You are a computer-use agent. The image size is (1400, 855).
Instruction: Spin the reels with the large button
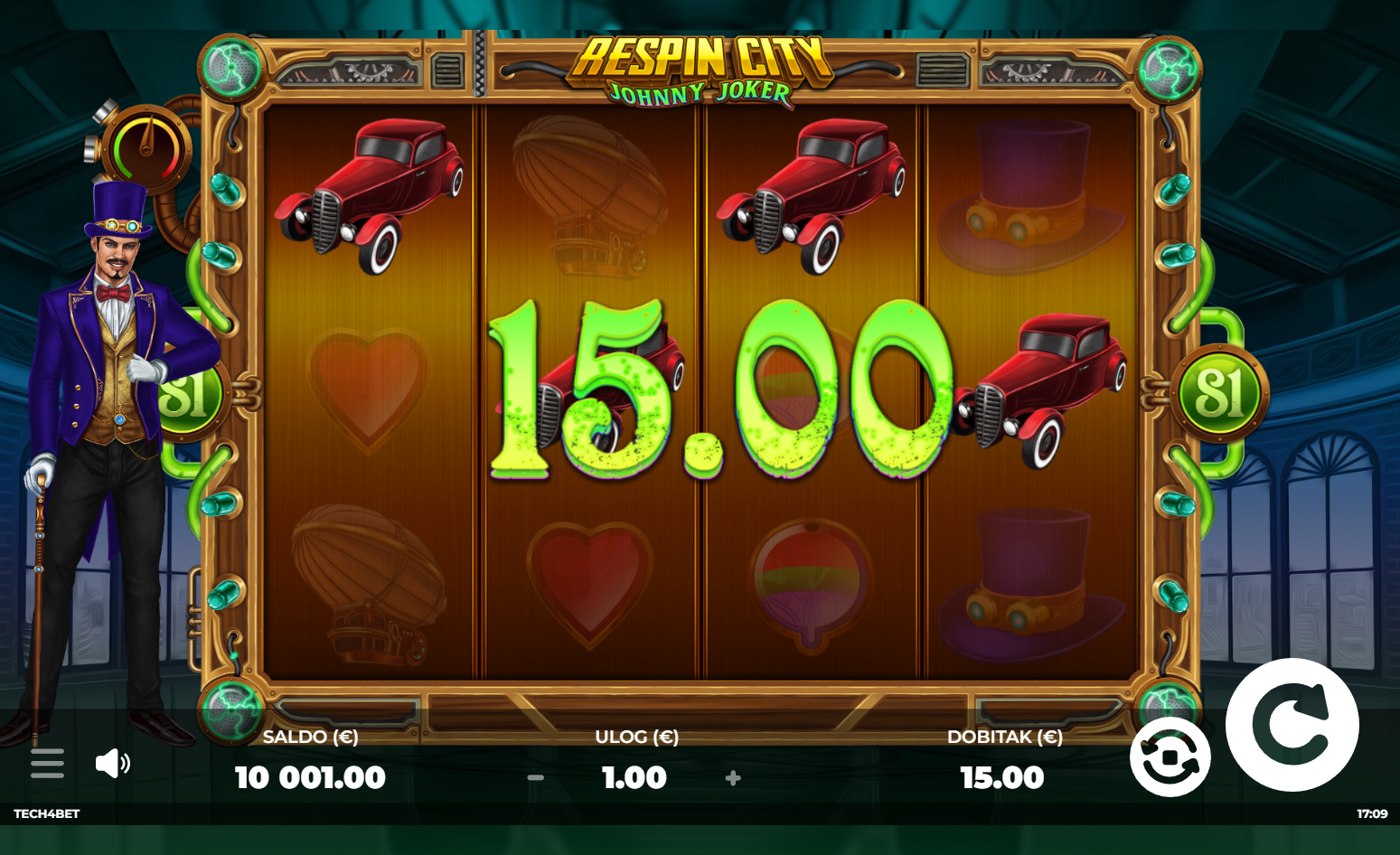pyautogui.click(x=1292, y=725)
